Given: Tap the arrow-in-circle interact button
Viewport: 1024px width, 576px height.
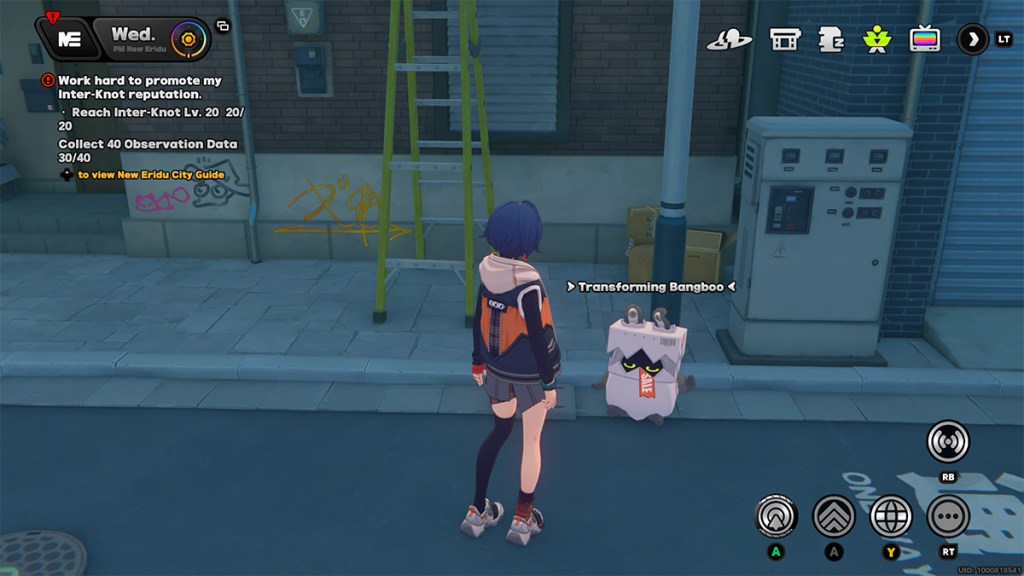Looking at the screenshot, I should point(775,516).
